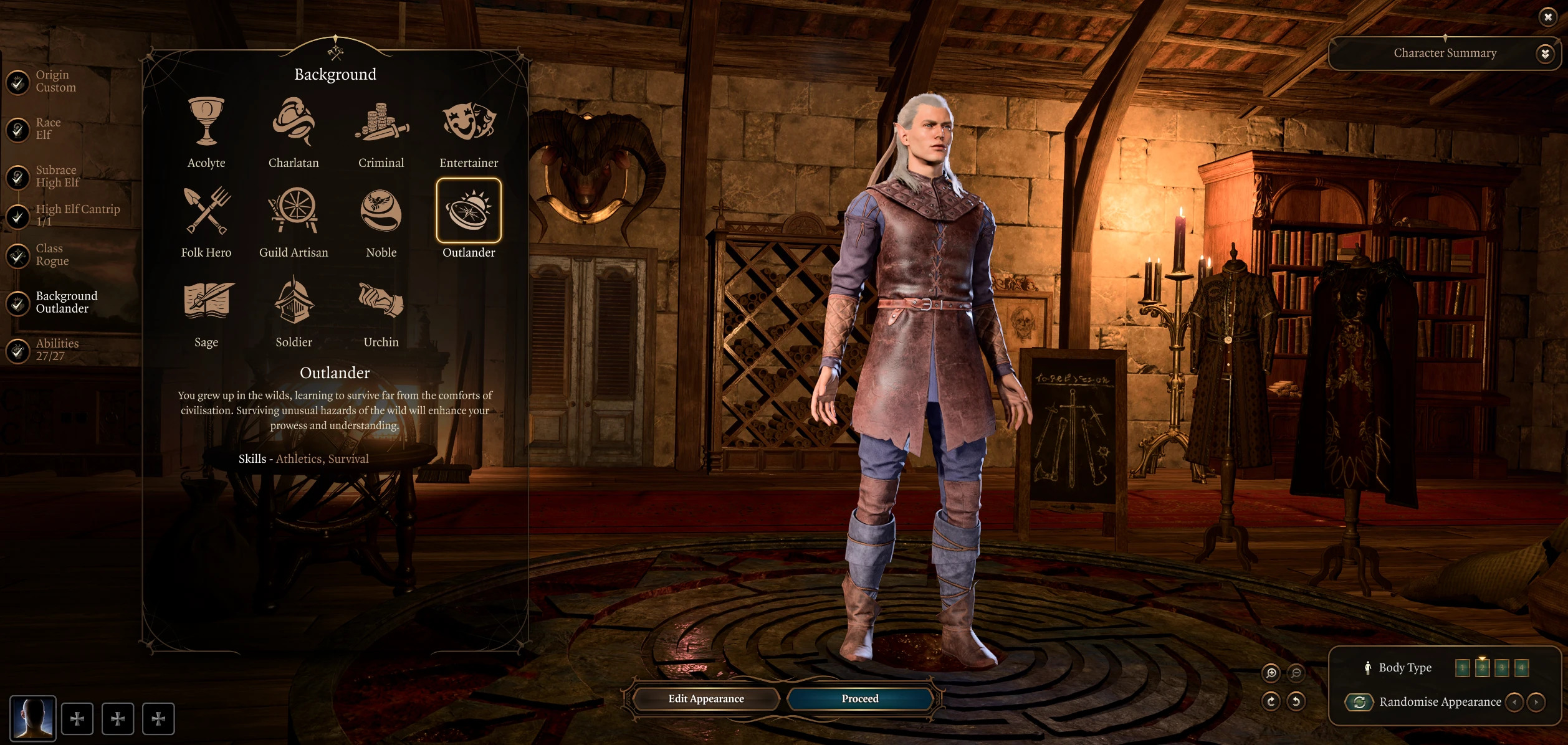The height and width of the screenshot is (745, 1568).
Task: Select the Guild Artisan background
Action: pos(294,211)
